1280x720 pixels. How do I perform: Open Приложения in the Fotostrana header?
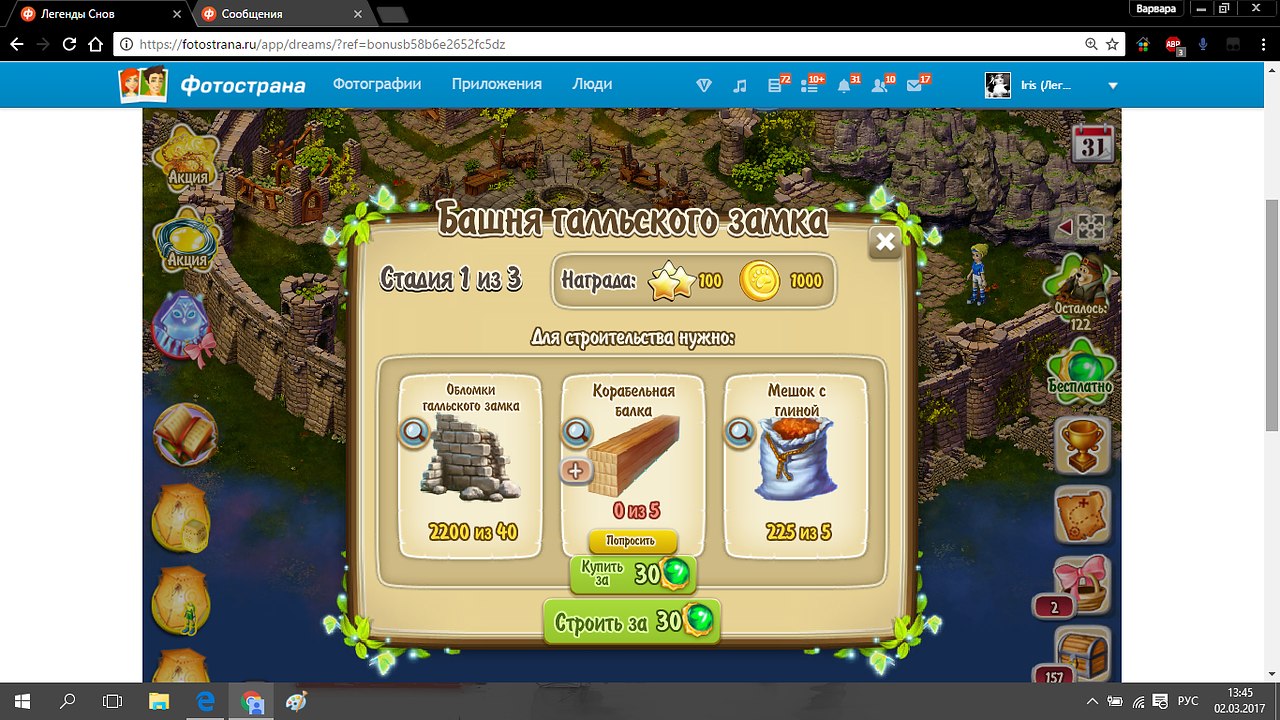pyautogui.click(x=496, y=84)
